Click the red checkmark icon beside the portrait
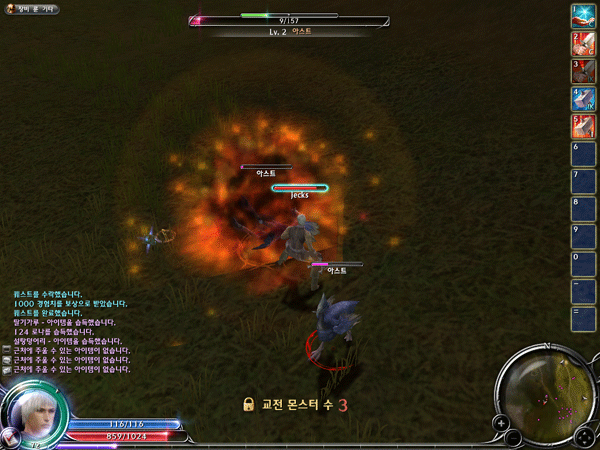 point(10,437)
